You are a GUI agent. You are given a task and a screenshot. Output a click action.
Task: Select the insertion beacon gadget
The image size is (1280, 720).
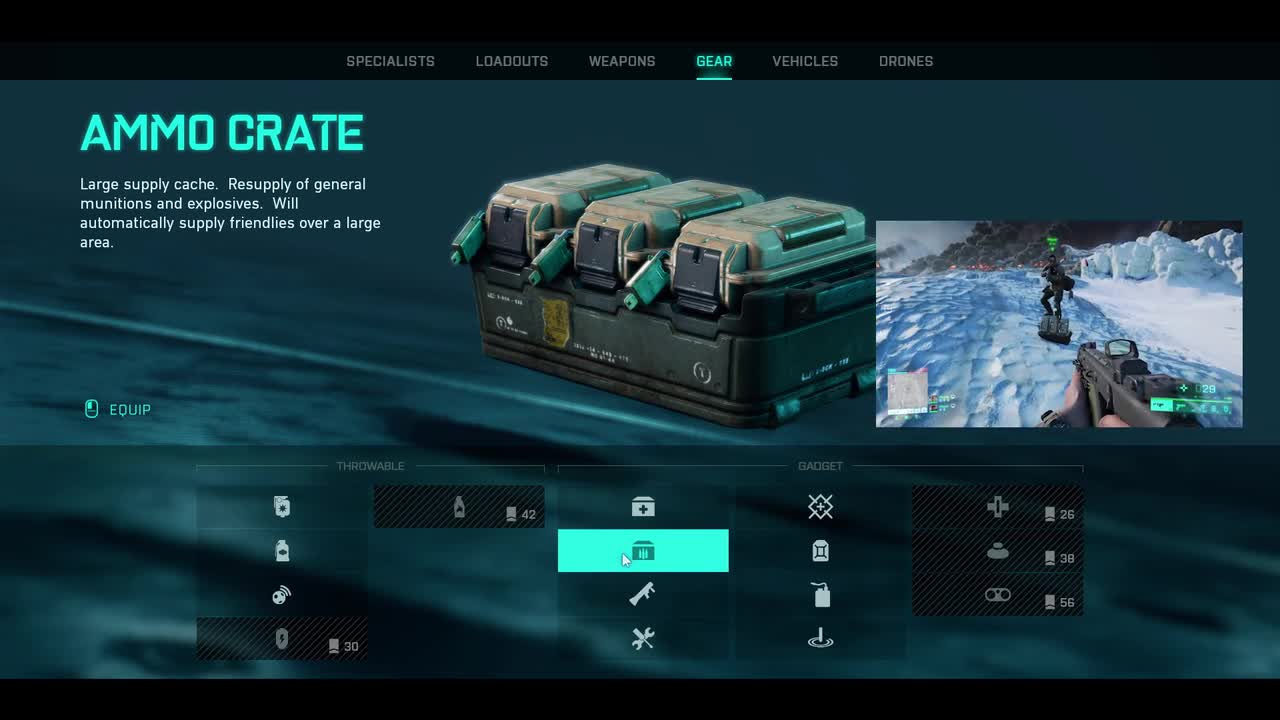click(x=820, y=639)
